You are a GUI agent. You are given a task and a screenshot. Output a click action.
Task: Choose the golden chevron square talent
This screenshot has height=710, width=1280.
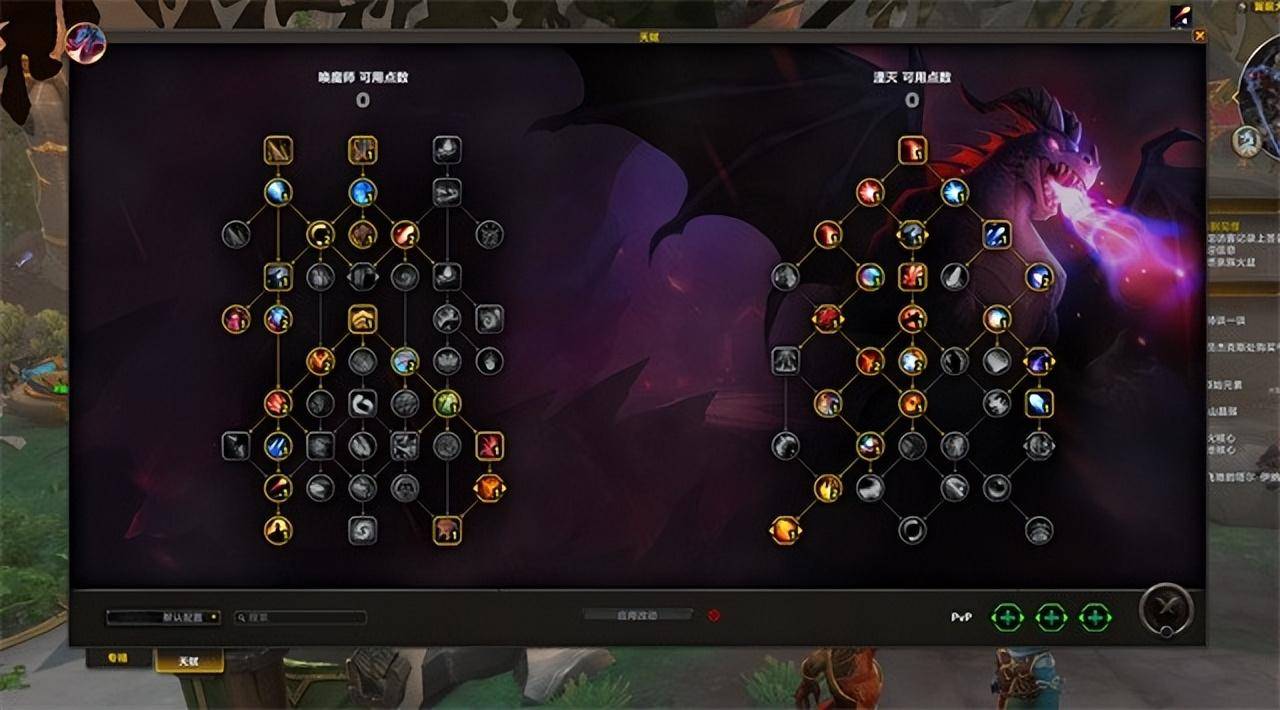(x=362, y=319)
